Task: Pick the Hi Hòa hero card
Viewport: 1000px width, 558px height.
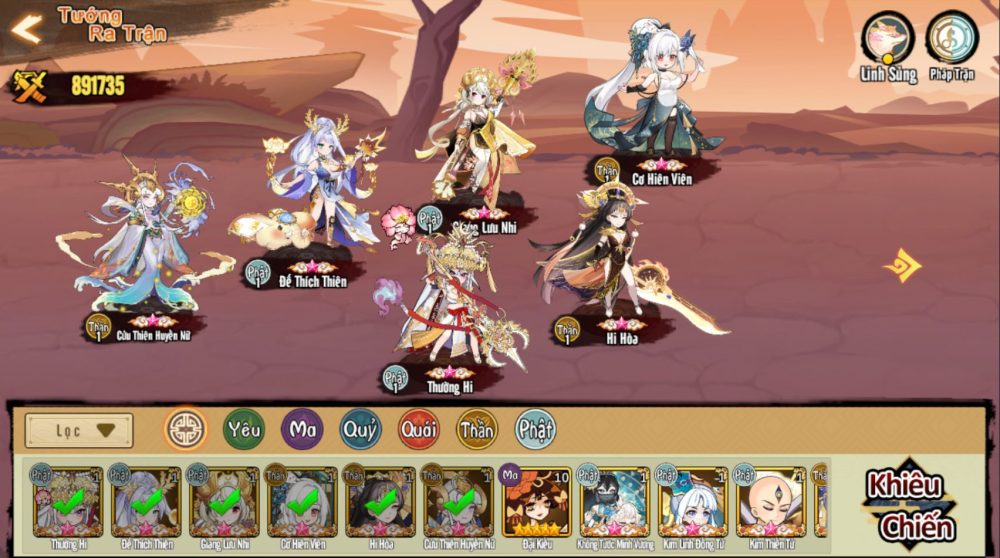Action: [380, 501]
